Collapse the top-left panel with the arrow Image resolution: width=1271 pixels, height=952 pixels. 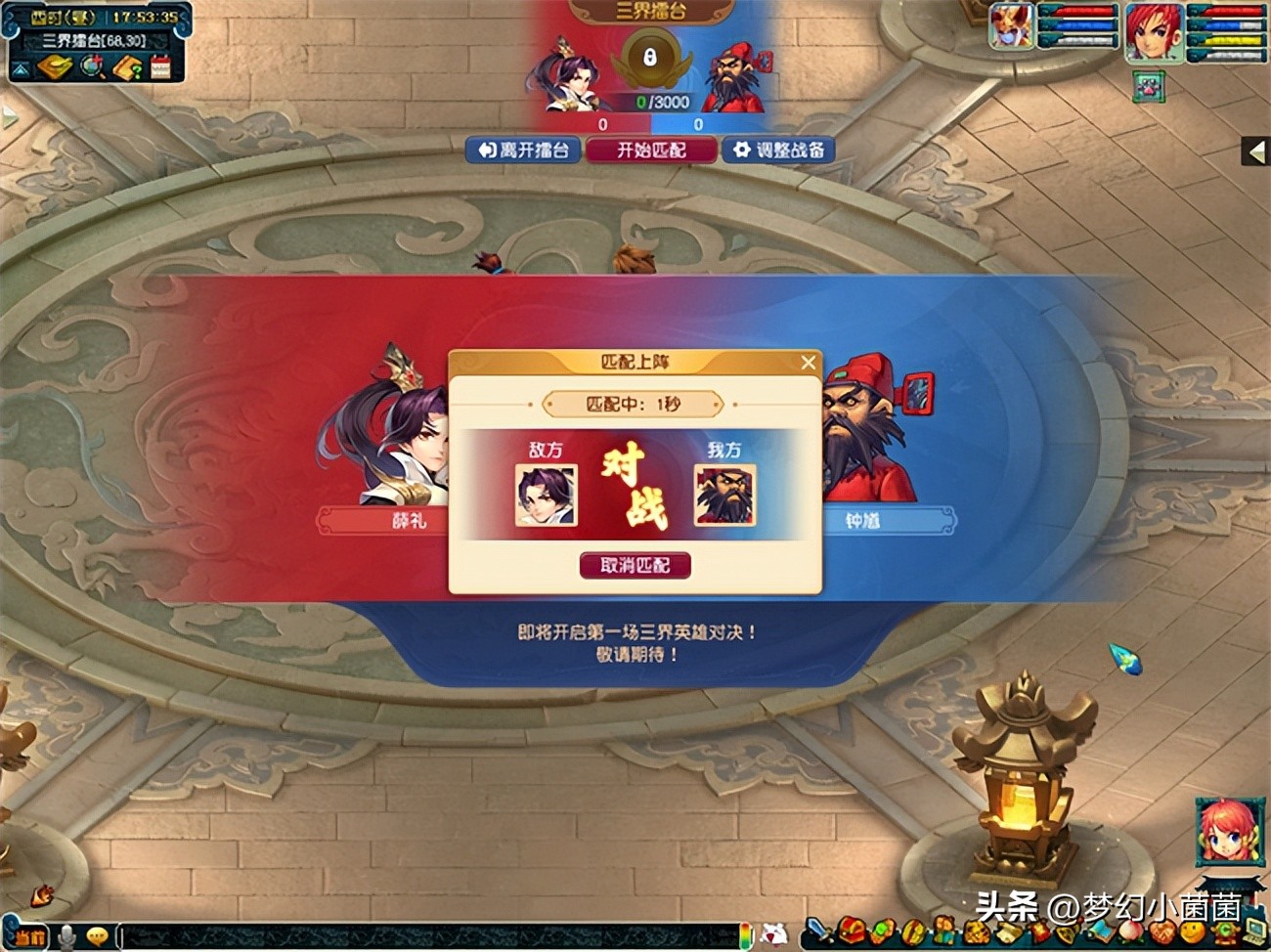point(20,68)
